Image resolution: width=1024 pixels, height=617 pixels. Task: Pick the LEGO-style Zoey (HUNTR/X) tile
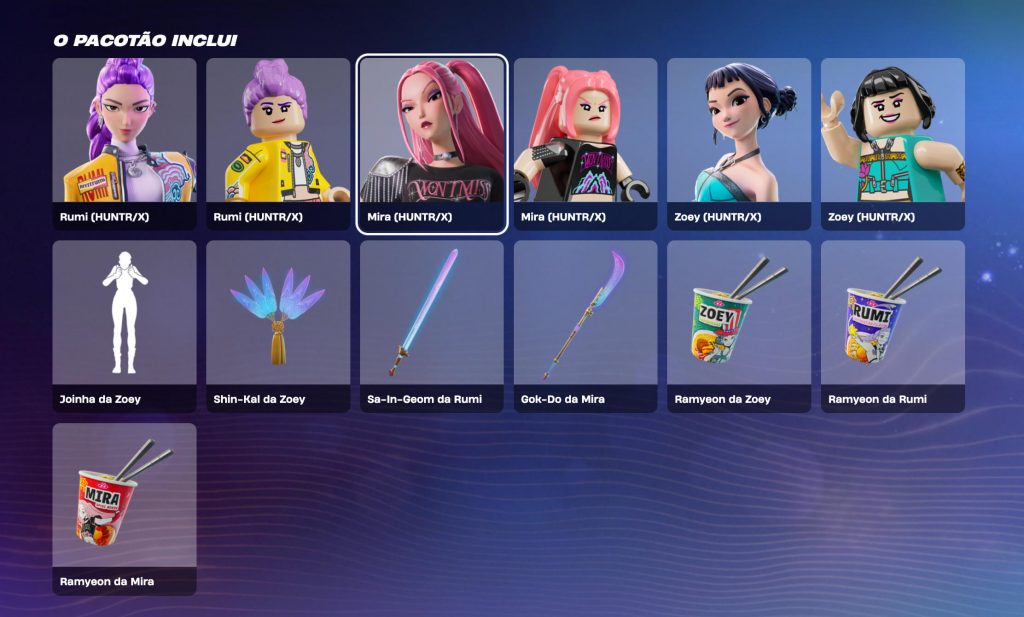(893, 144)
